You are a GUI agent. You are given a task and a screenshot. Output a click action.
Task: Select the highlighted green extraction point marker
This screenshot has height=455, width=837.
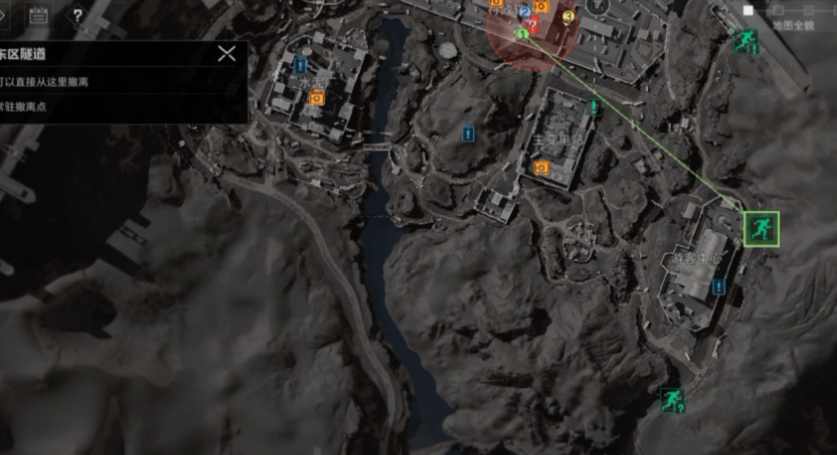[761, 228]
